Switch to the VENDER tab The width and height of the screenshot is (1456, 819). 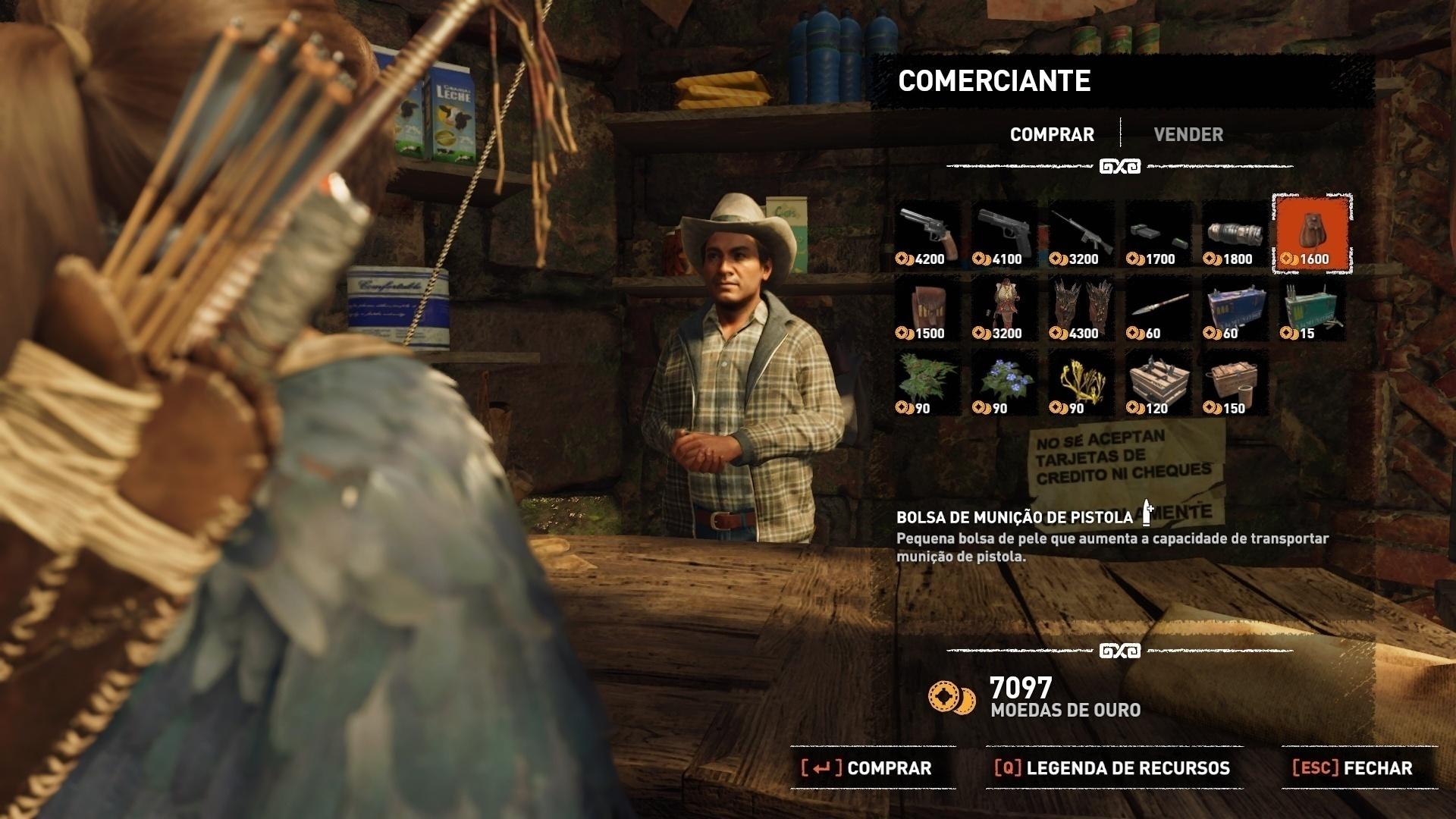[x=1188, y=134]
